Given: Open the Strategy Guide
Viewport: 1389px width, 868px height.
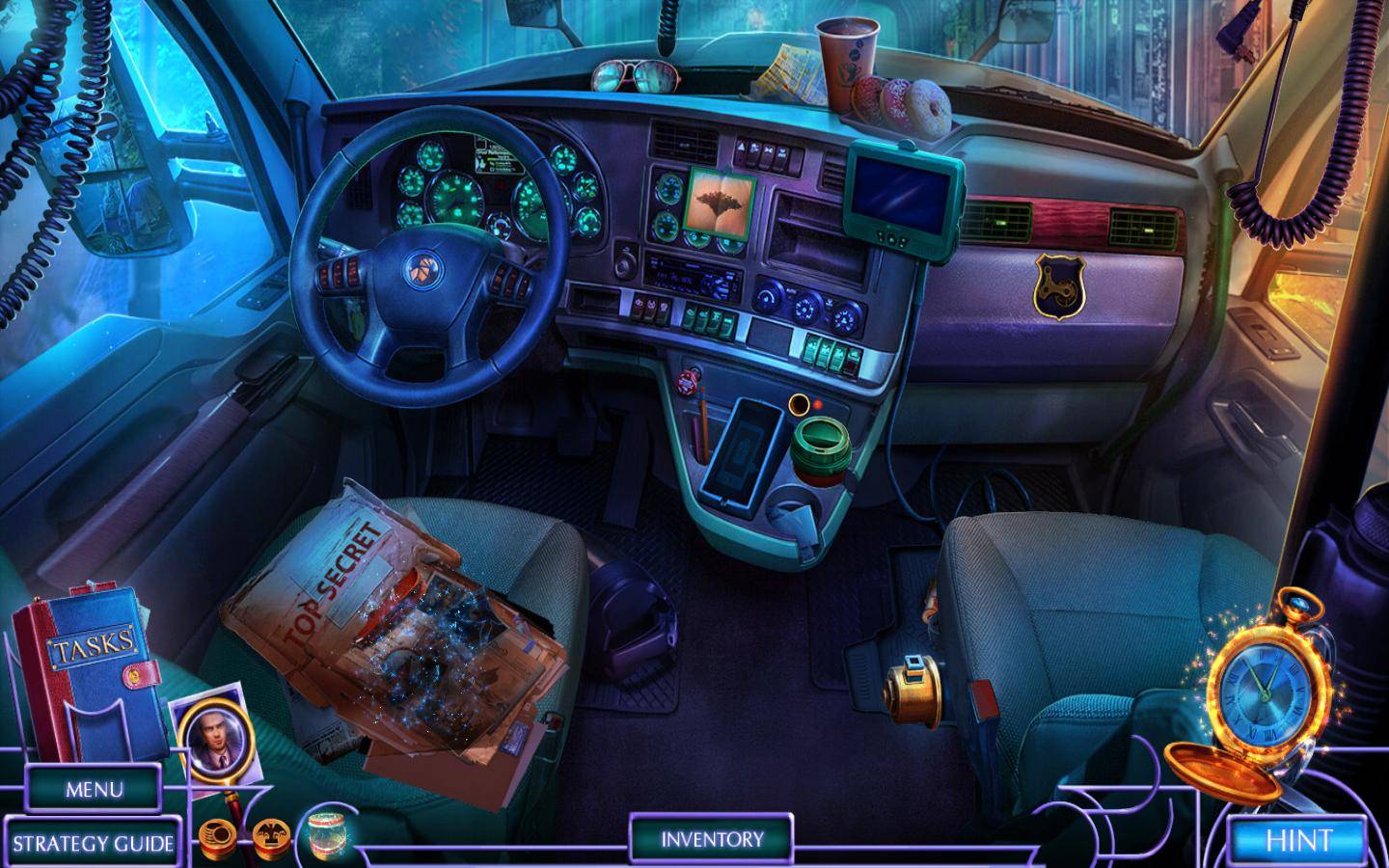Looking at the screenshot, I should click(x=93, y=844).
